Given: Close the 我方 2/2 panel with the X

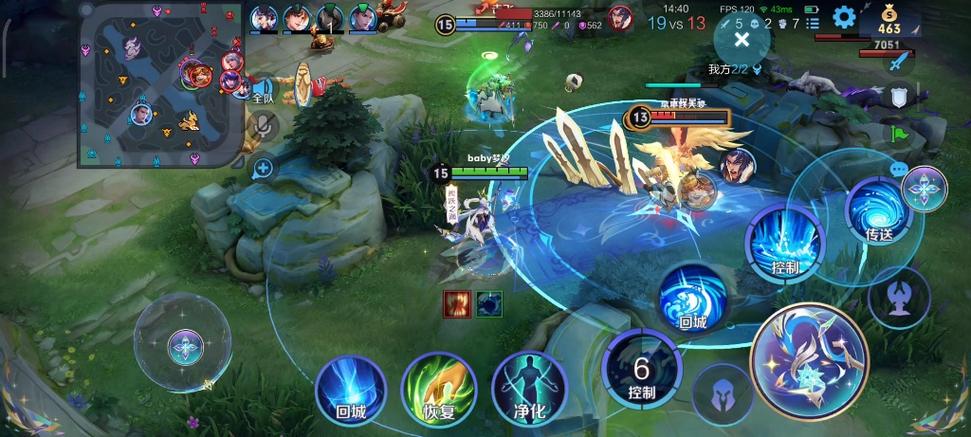Looking at the screenshot, I should pos(742,39).
